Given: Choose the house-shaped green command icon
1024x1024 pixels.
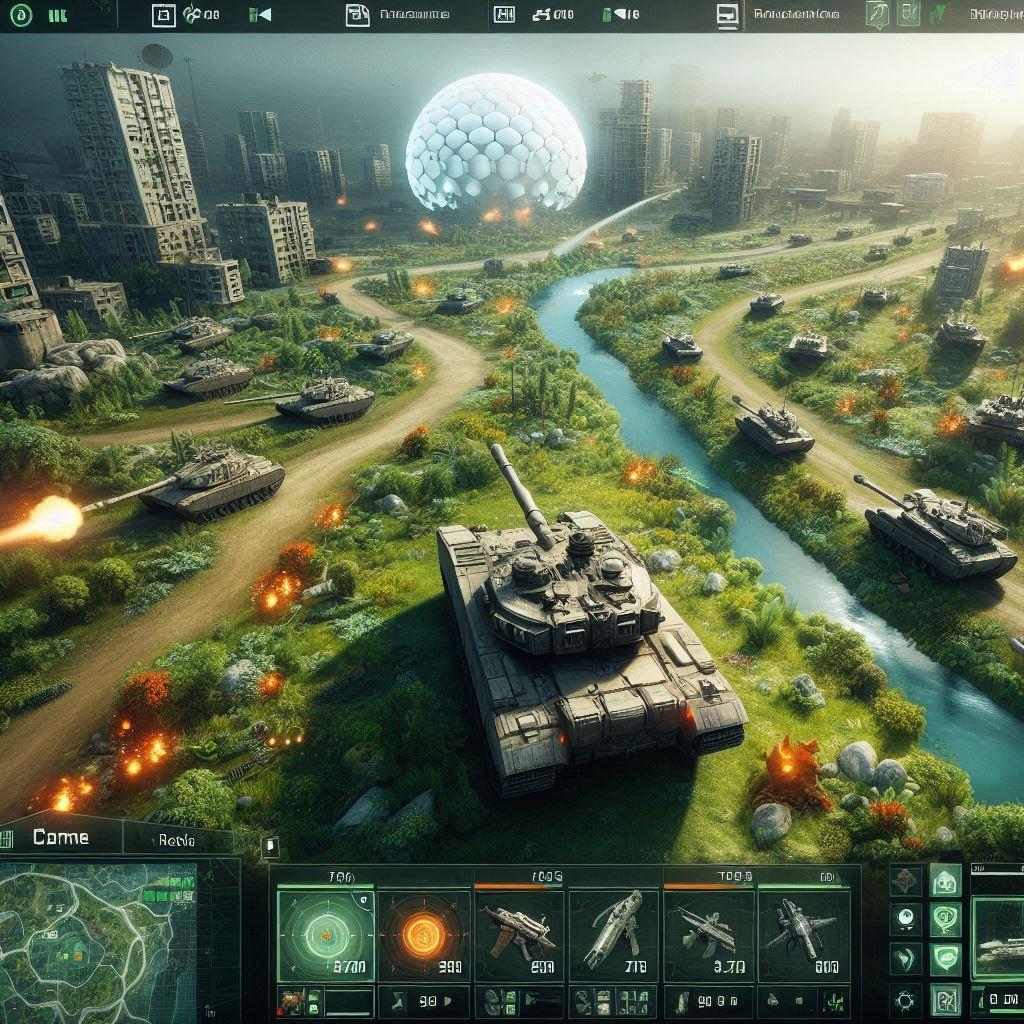Looking at the screenshot, I should tap(945, 882).
